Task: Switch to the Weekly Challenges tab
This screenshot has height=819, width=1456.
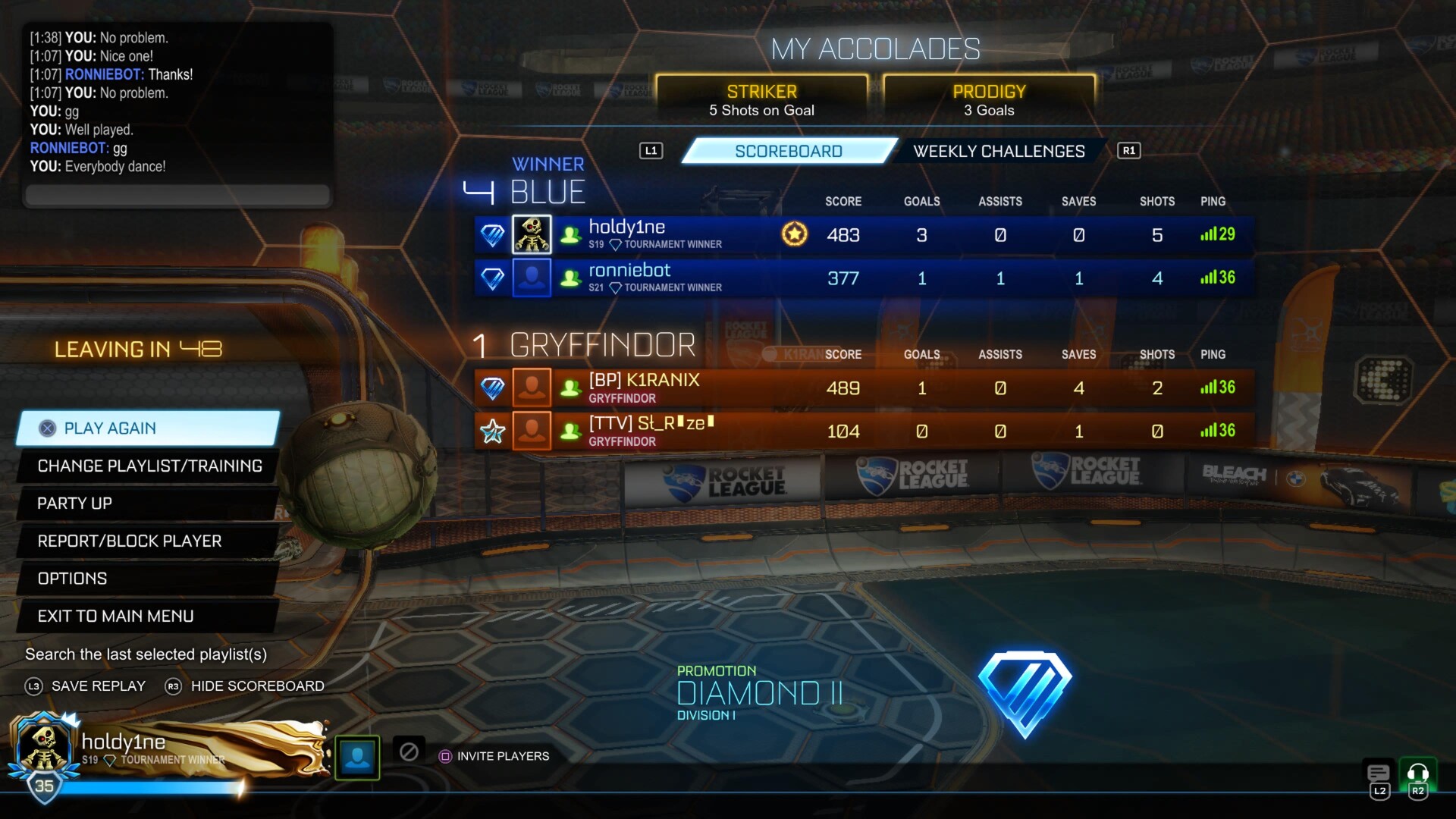Action: click(996, 151)
